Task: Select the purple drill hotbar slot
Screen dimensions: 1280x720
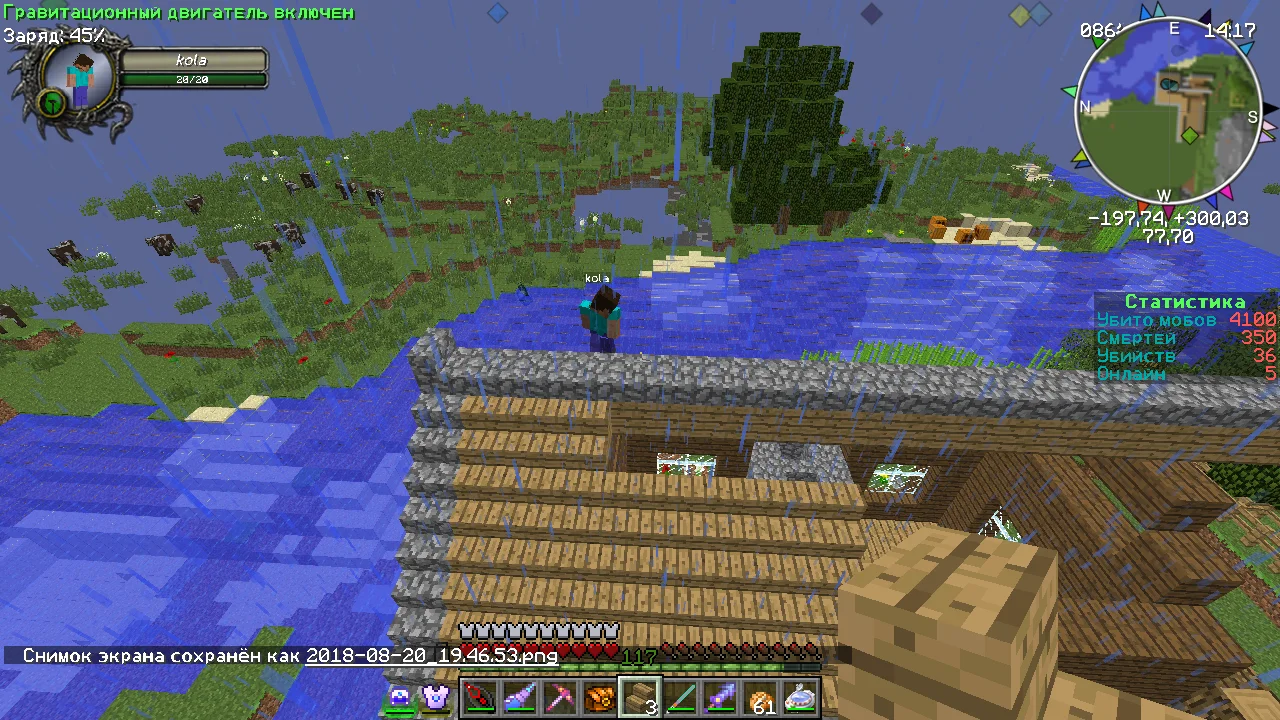Action: (518, 697)
